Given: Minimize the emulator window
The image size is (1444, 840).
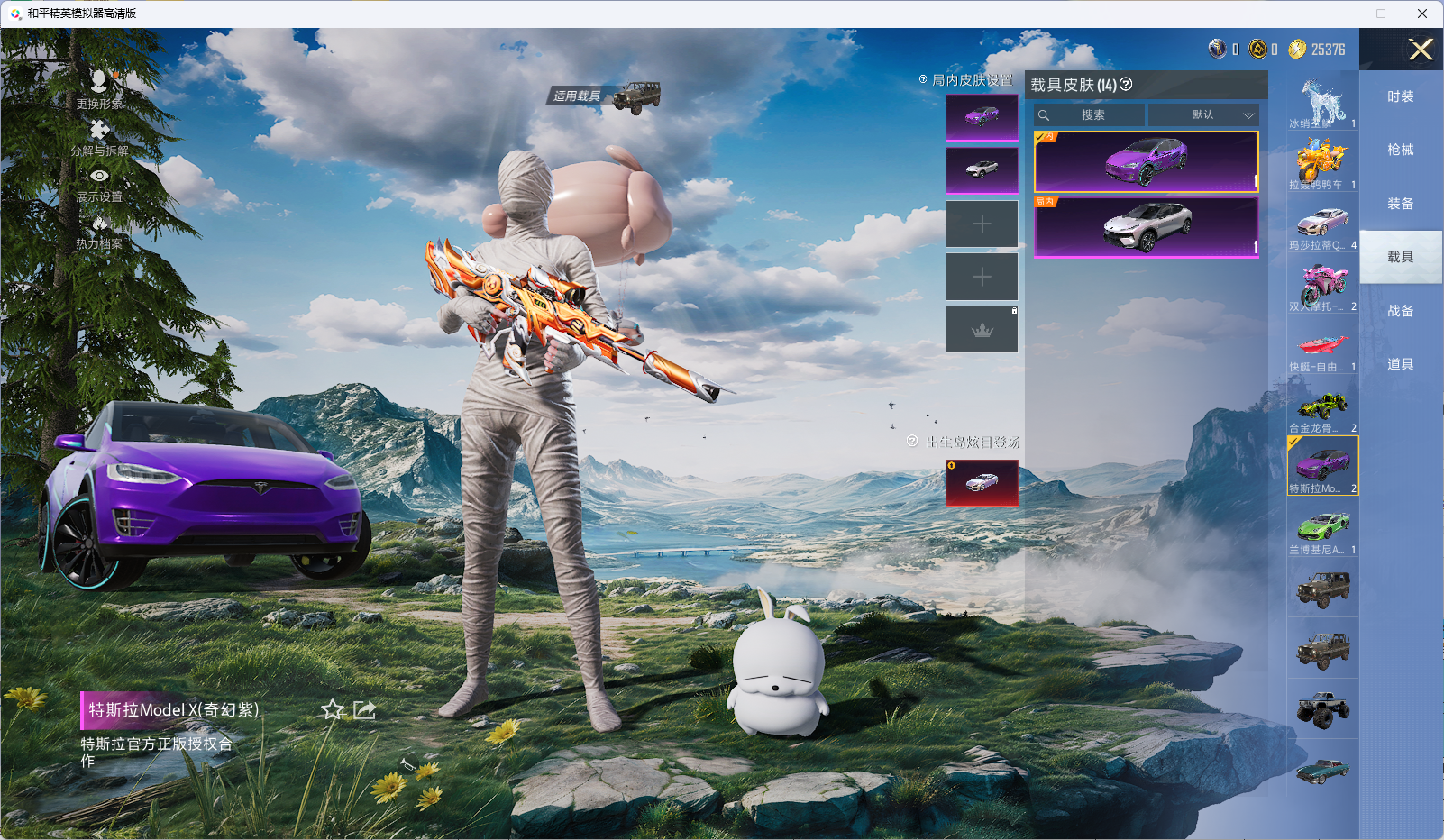Looking at the screenshot, I should coord(1340,14).
